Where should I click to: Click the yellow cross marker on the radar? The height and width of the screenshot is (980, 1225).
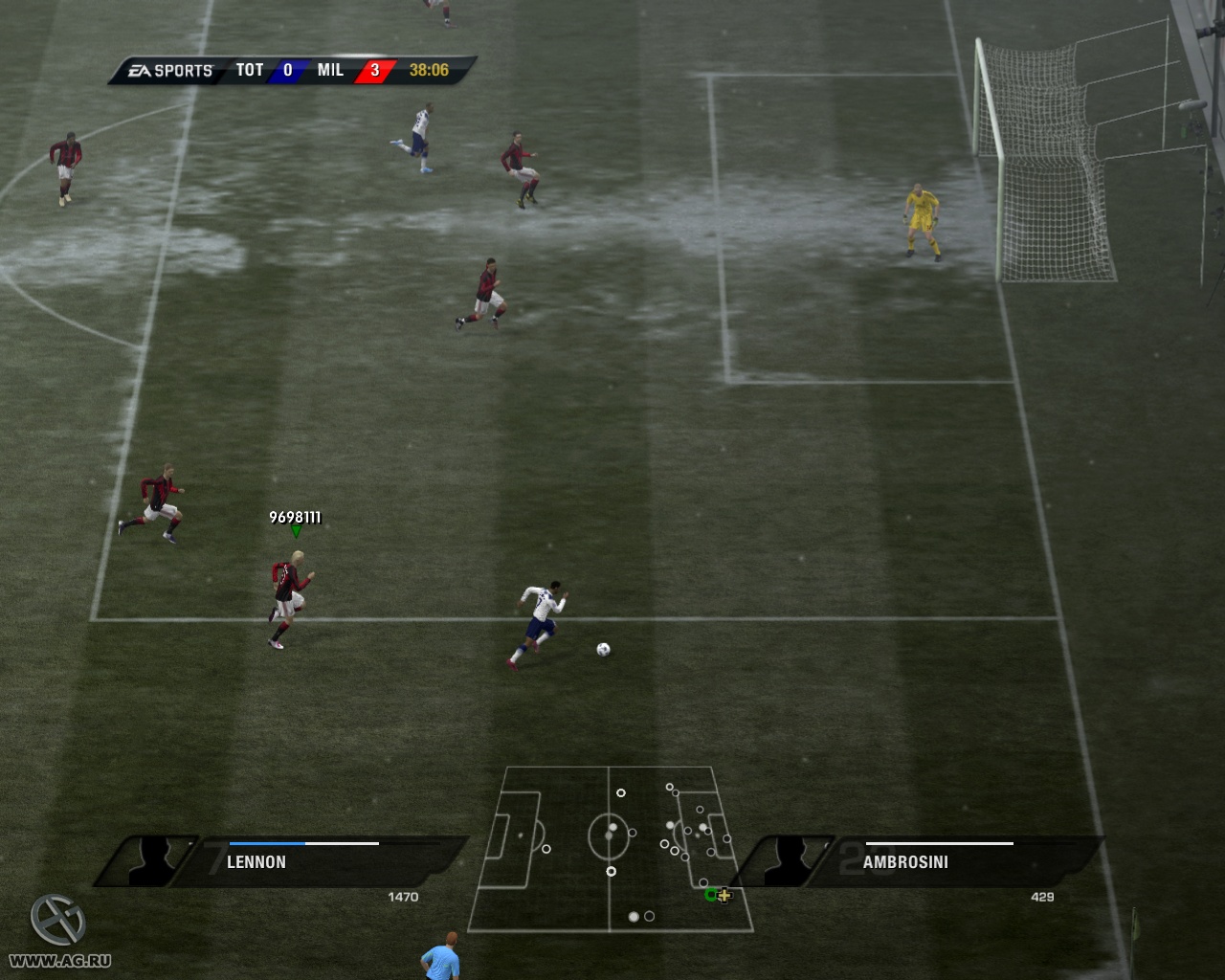coord(724,896)
